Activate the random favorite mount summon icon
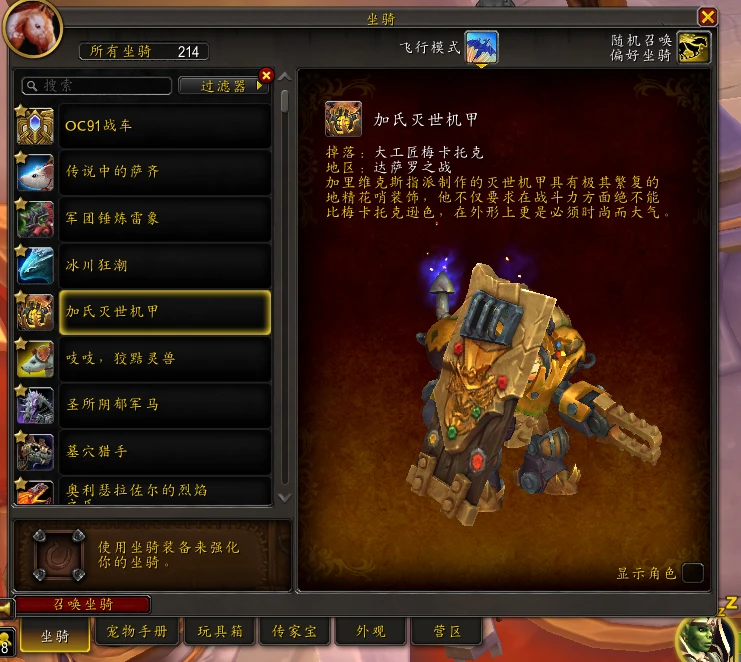Viewport: 741px width, 662px height. [693, 47]
